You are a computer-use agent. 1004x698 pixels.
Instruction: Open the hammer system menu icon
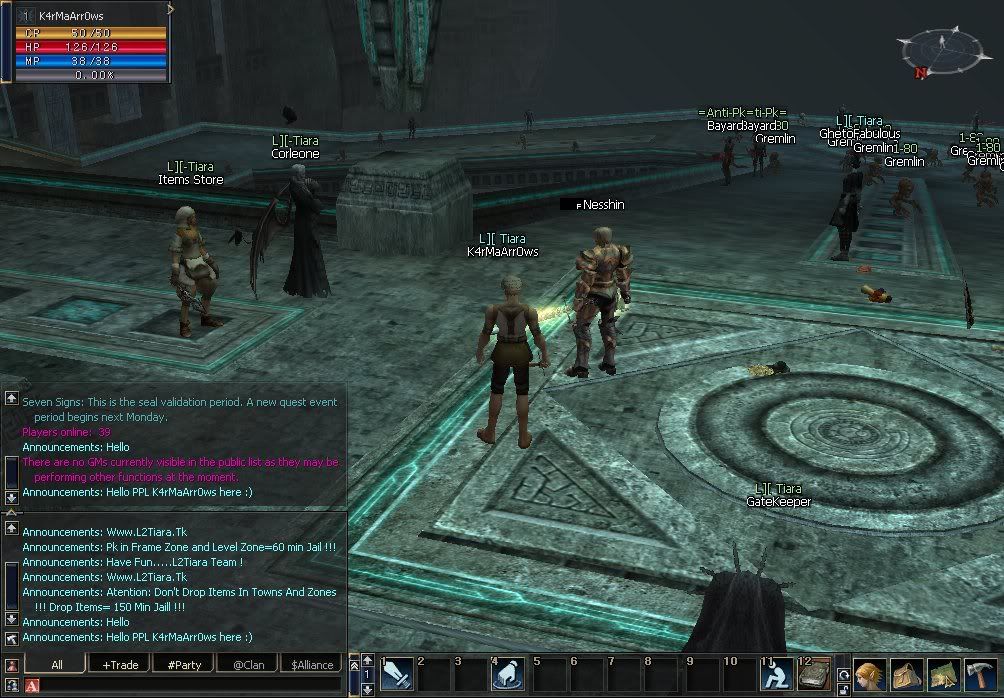(x=980, y=675)
